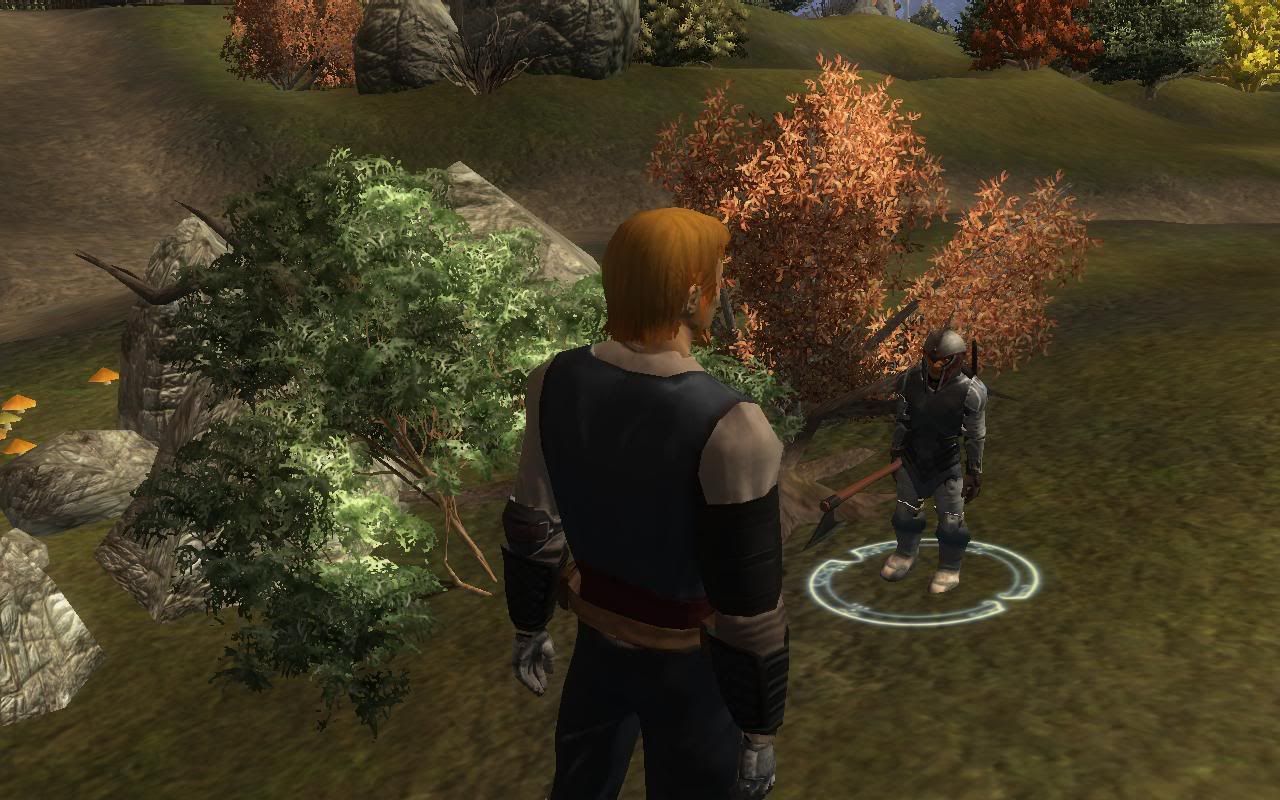
Task: Select the armored soldier standing in the selection ring
Action: coord(937,450)
